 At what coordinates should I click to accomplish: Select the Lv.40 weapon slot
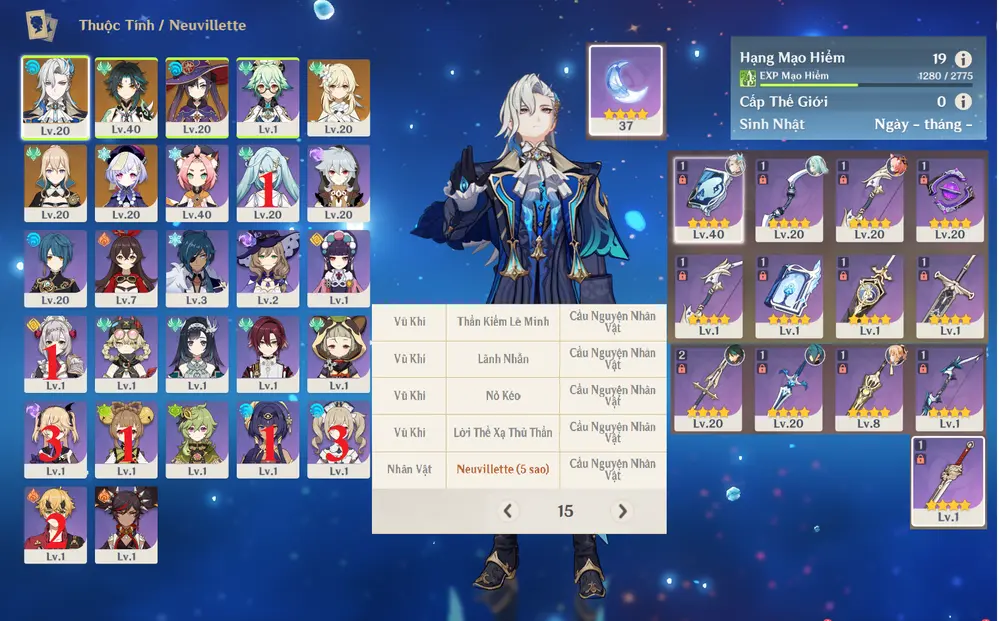coord(708,198)
